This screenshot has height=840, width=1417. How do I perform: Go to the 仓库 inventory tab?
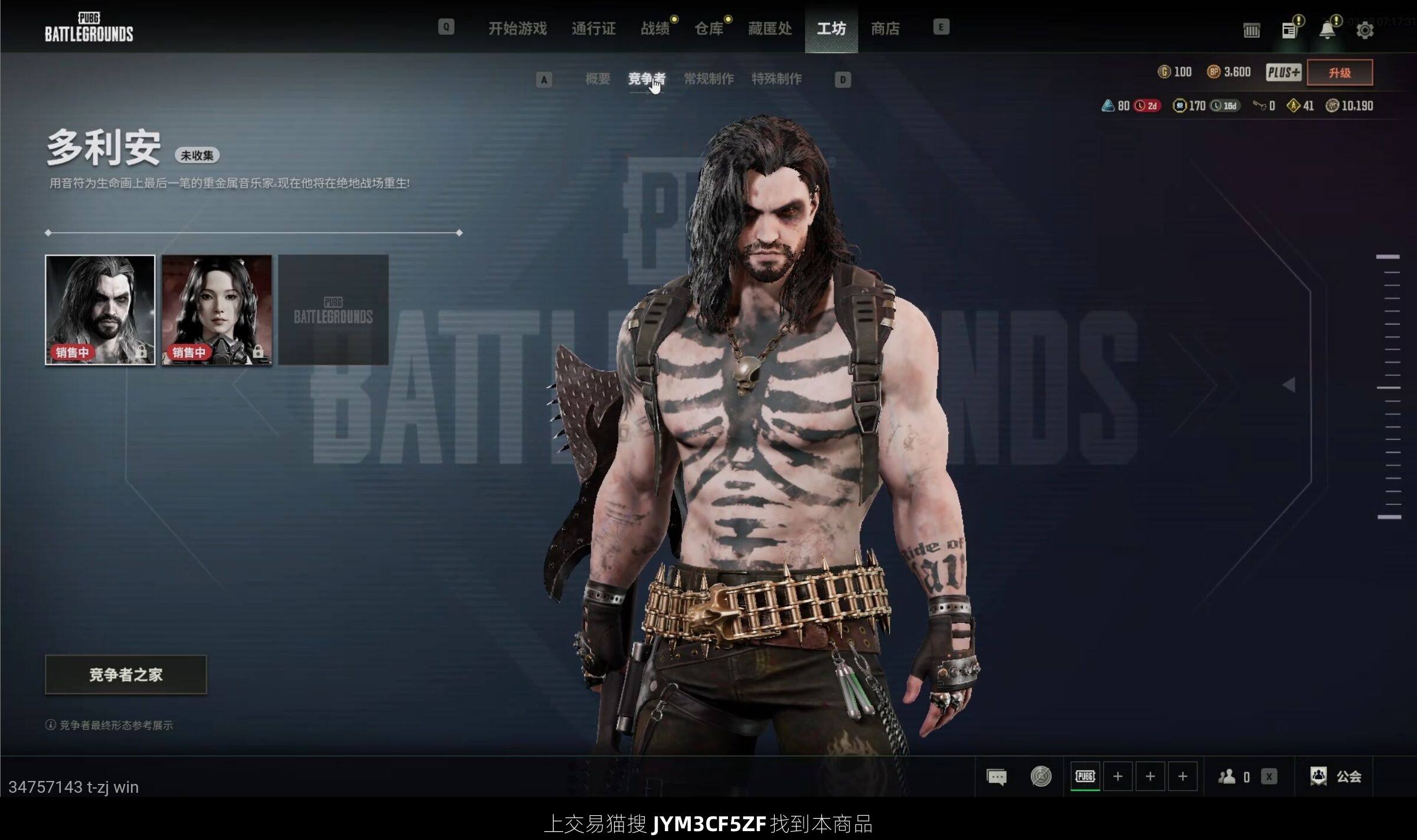[709, 28]
